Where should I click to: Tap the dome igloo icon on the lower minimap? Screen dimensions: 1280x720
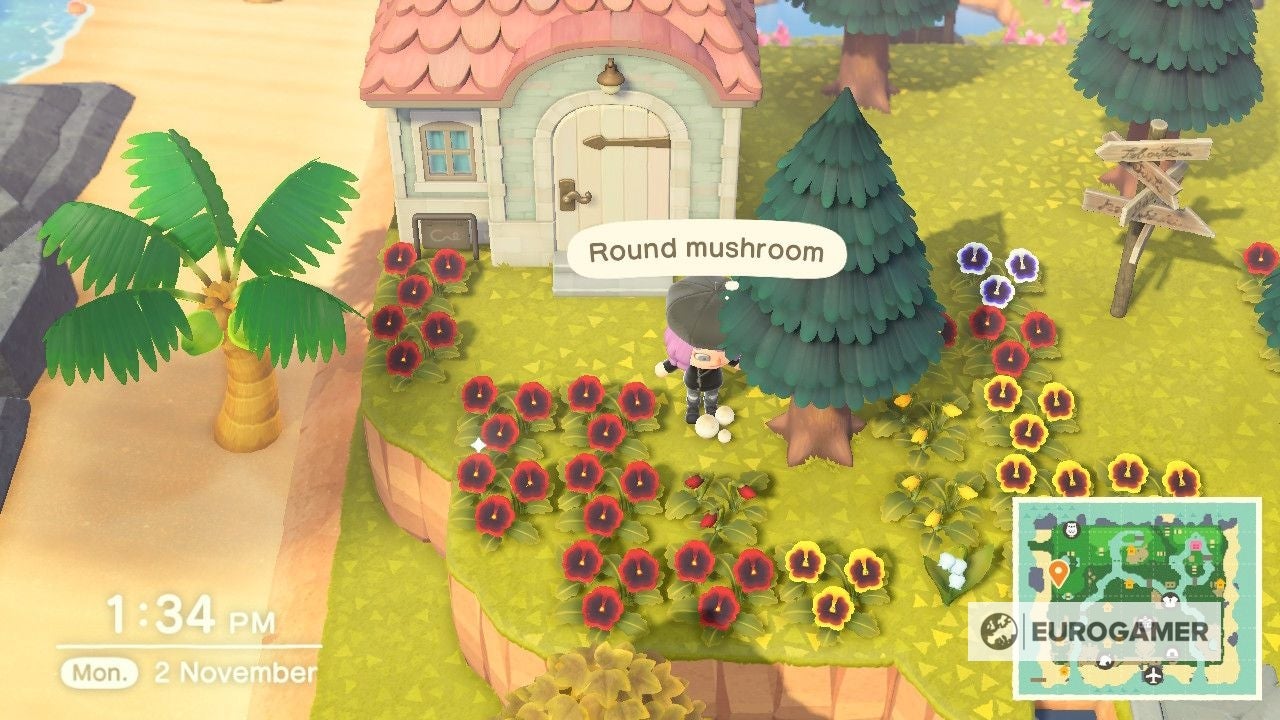[1171, 653]
